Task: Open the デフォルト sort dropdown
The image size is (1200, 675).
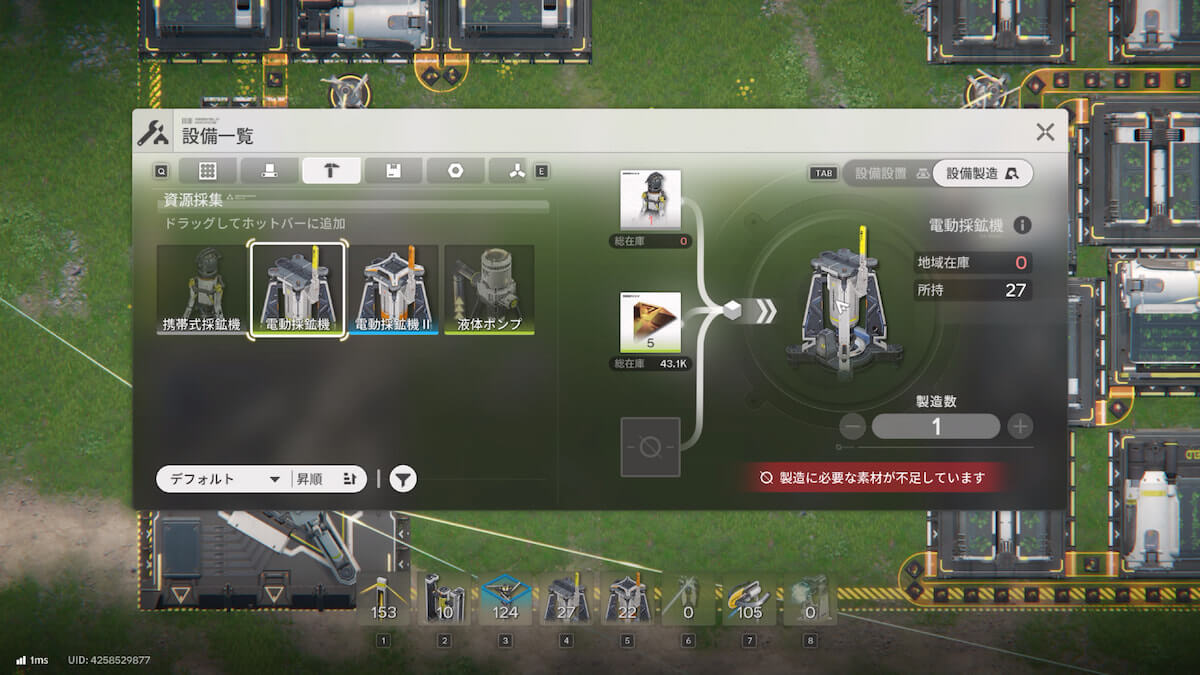Action: coord(223,479)
